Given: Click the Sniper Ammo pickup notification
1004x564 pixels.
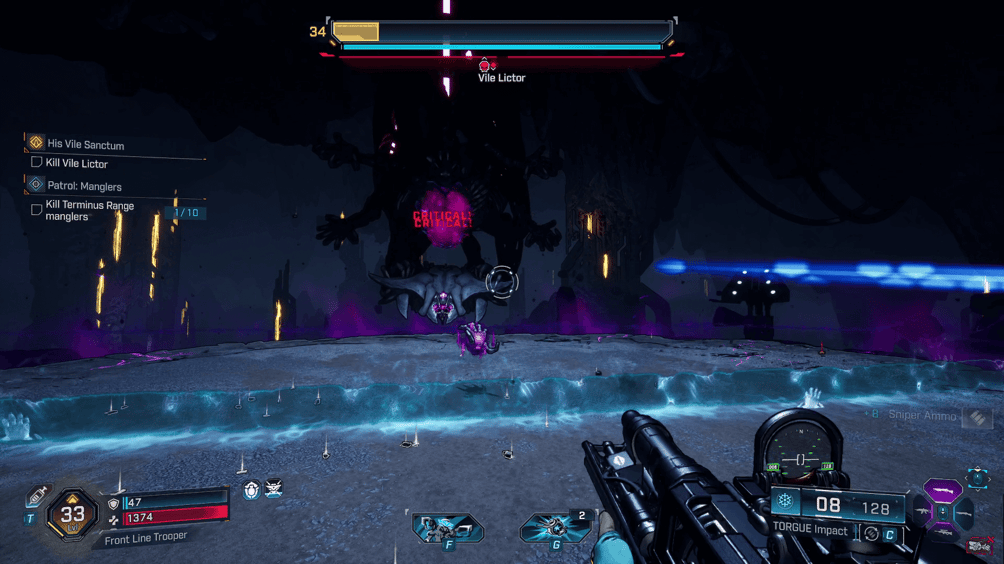Looking at the screenshot, I should click(x=924, y=415).
